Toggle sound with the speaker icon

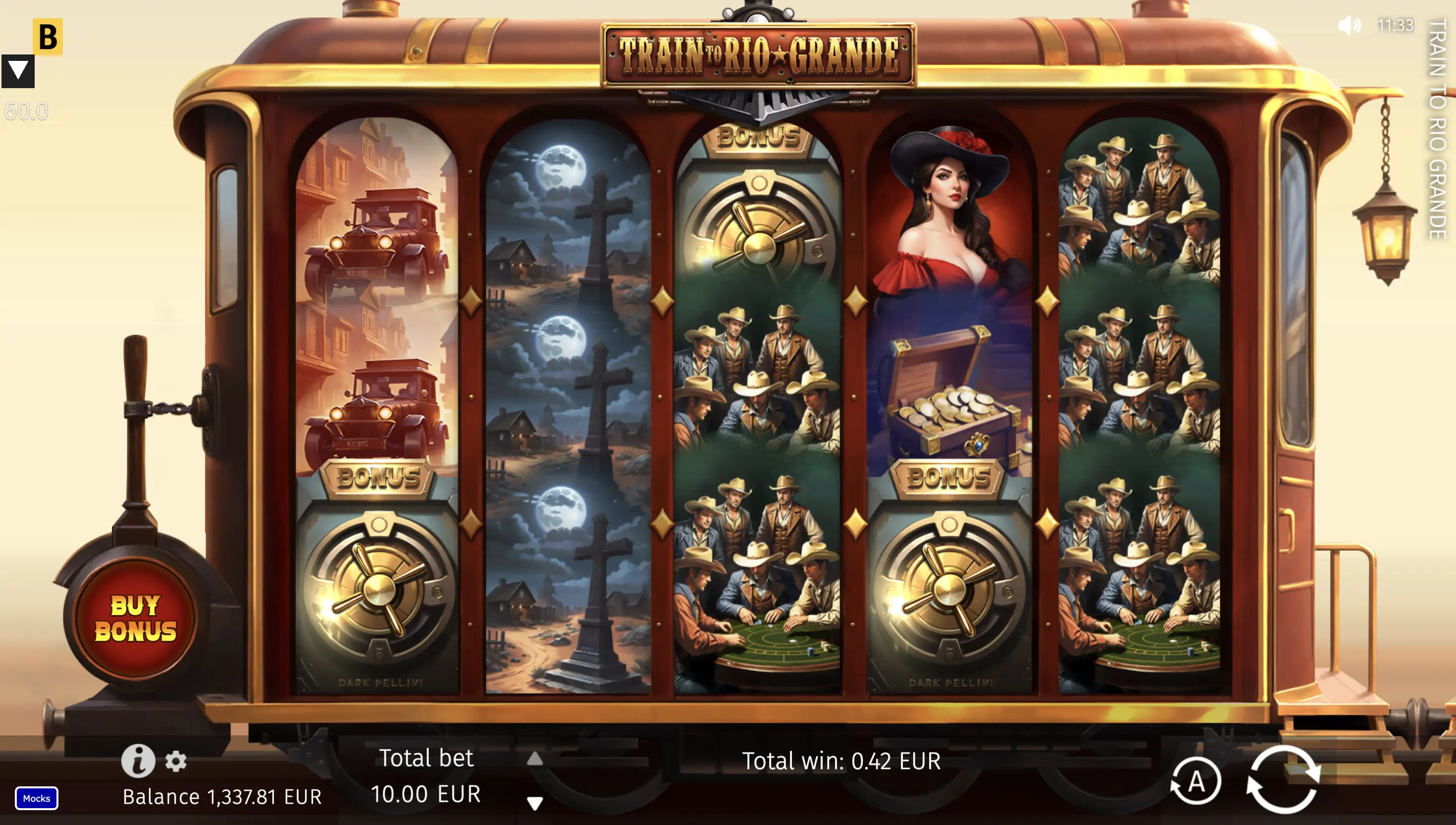[x=1349, y=25]
